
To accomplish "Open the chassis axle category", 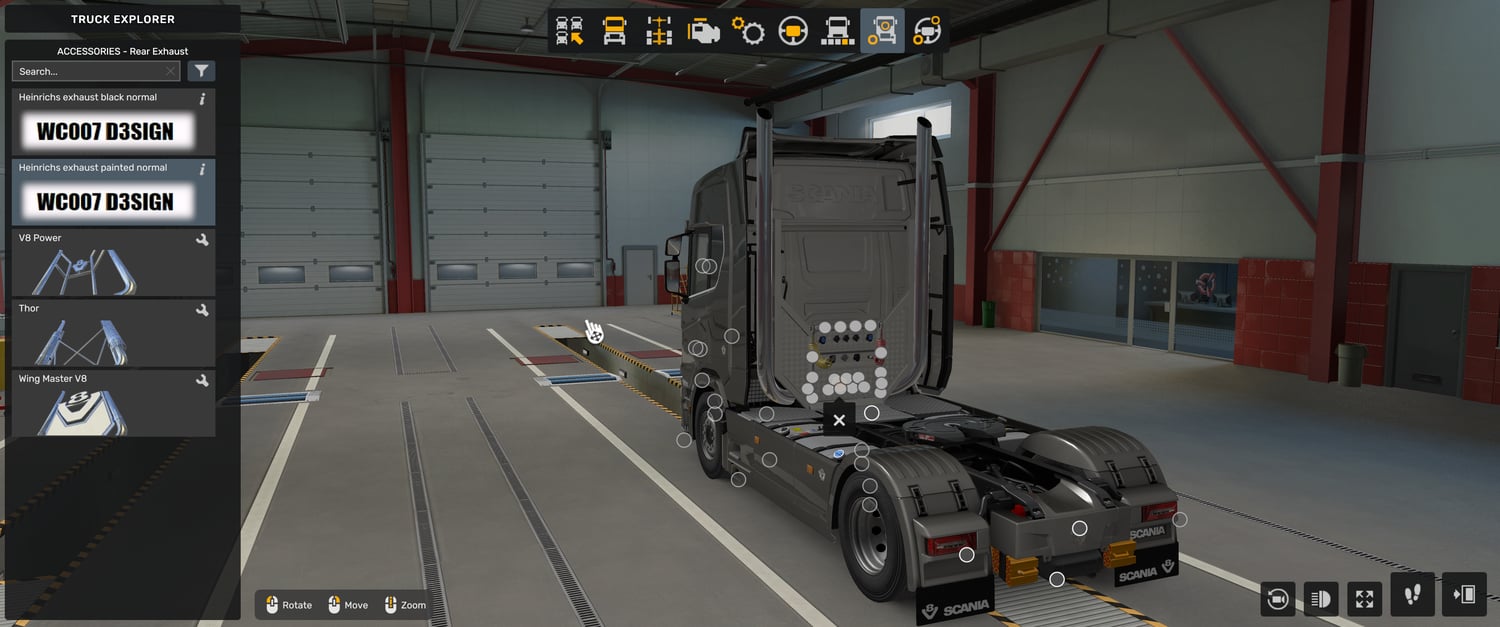I will [x=659, y=31].
